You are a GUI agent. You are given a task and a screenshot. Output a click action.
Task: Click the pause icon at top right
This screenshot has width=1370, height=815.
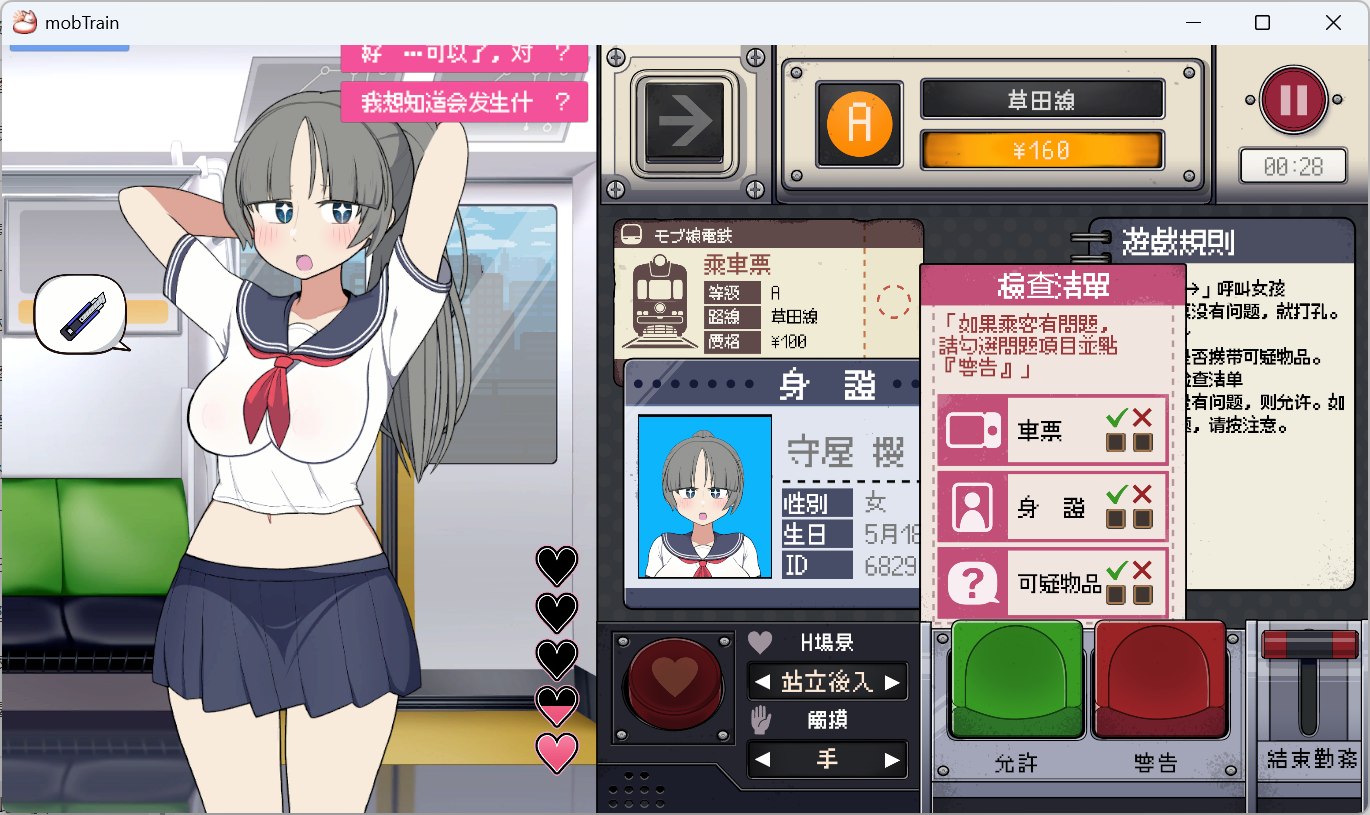[1293, 99]
